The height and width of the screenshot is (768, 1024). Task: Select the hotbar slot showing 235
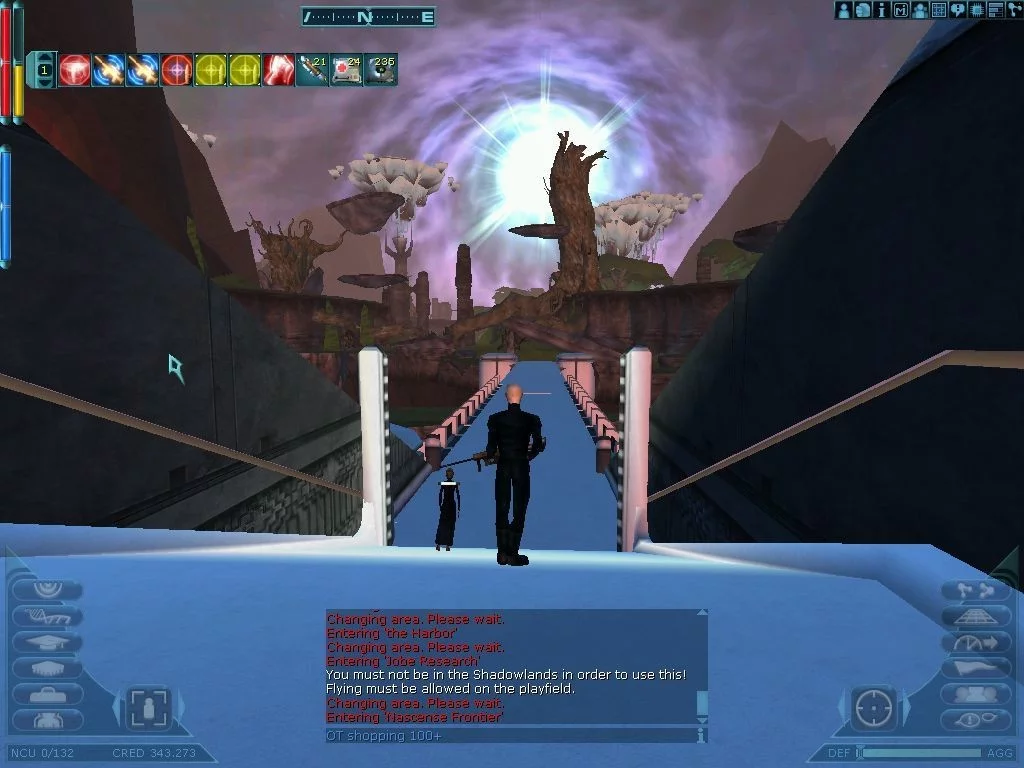[x=380, y=69]
